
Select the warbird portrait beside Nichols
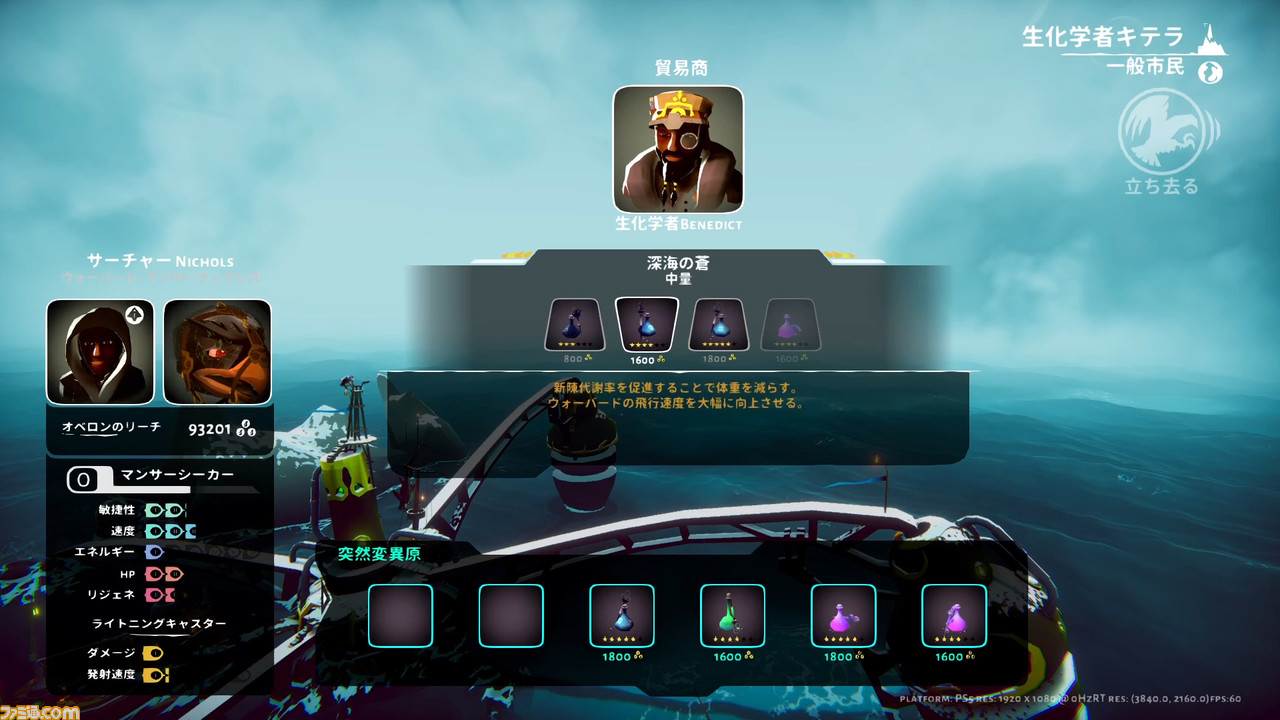217,351
